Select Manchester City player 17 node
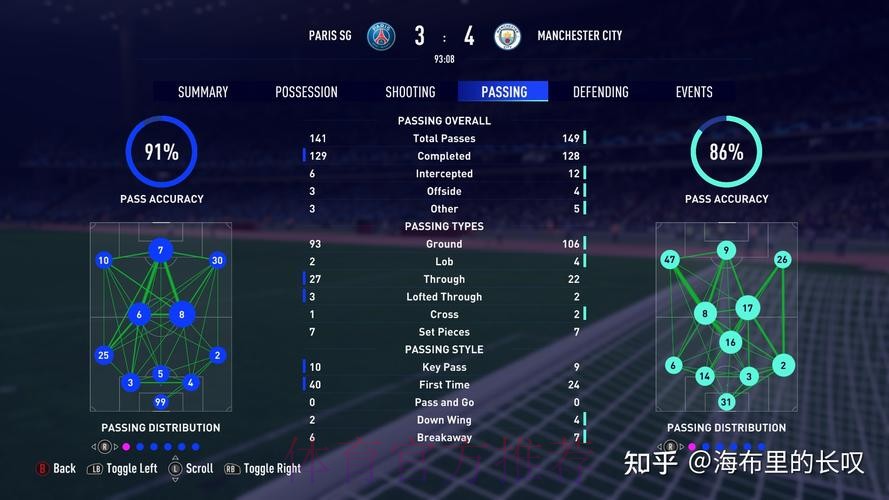This screenshot has height=500, width=889. coord(748,307)
